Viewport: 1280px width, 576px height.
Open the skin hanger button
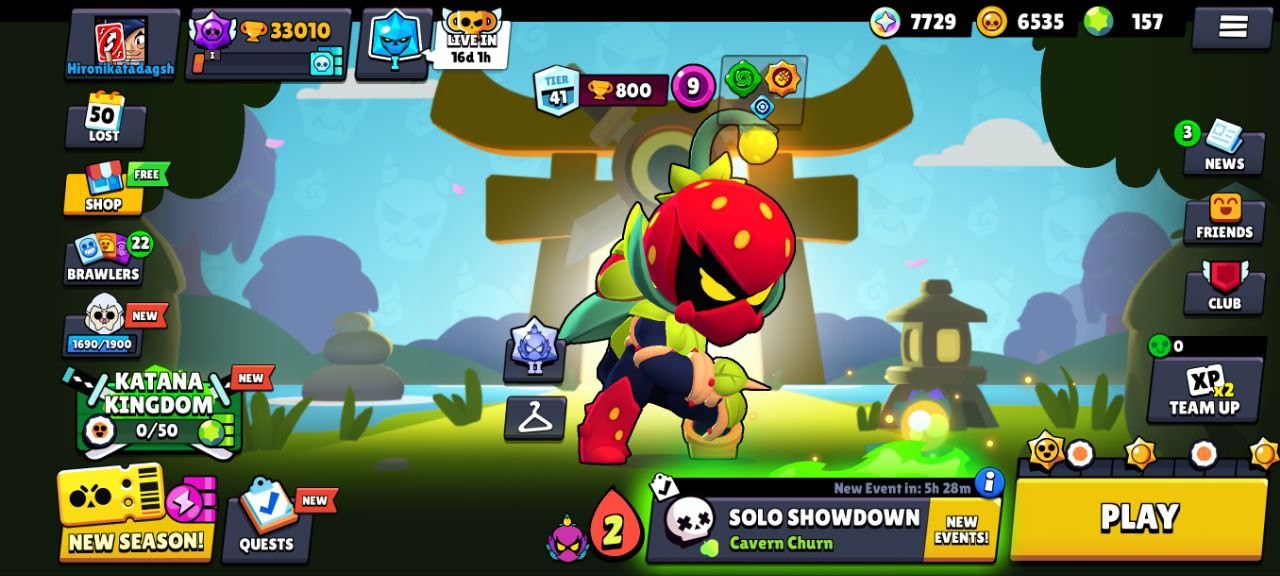[x=535, y=417]
